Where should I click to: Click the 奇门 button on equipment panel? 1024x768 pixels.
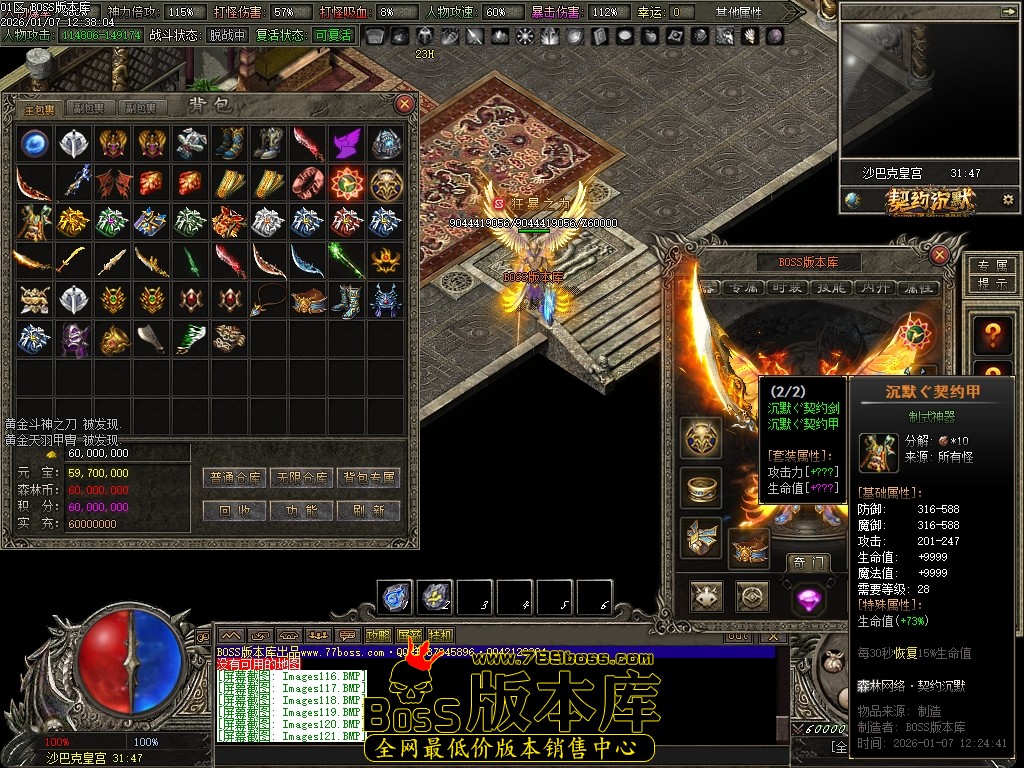[x=806, y=563]
